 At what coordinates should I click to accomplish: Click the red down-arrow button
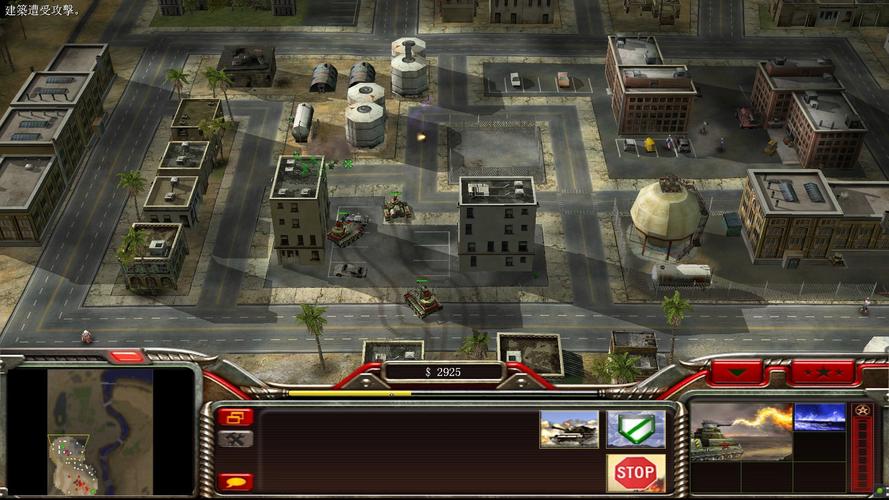pyautogui.click(x=736, y=372)
